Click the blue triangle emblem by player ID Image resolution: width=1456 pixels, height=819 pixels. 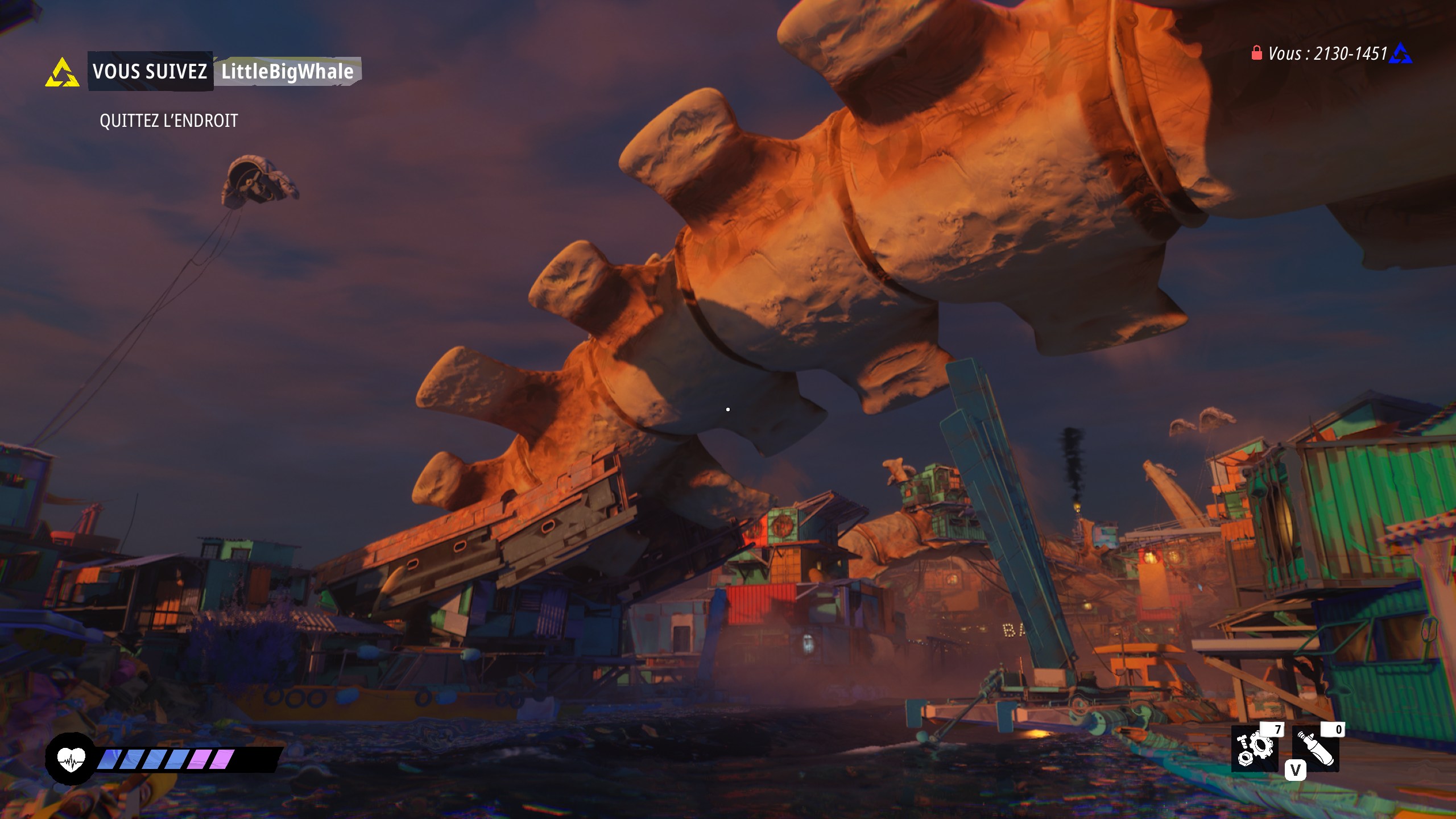pos(1400,54)
